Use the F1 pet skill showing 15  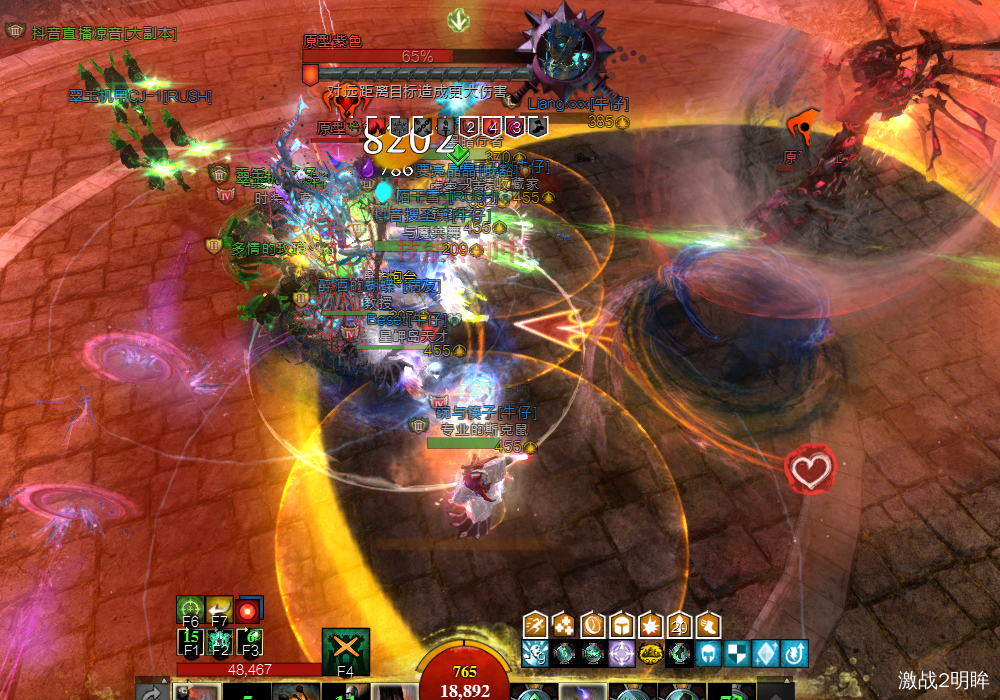pos(190,641)
